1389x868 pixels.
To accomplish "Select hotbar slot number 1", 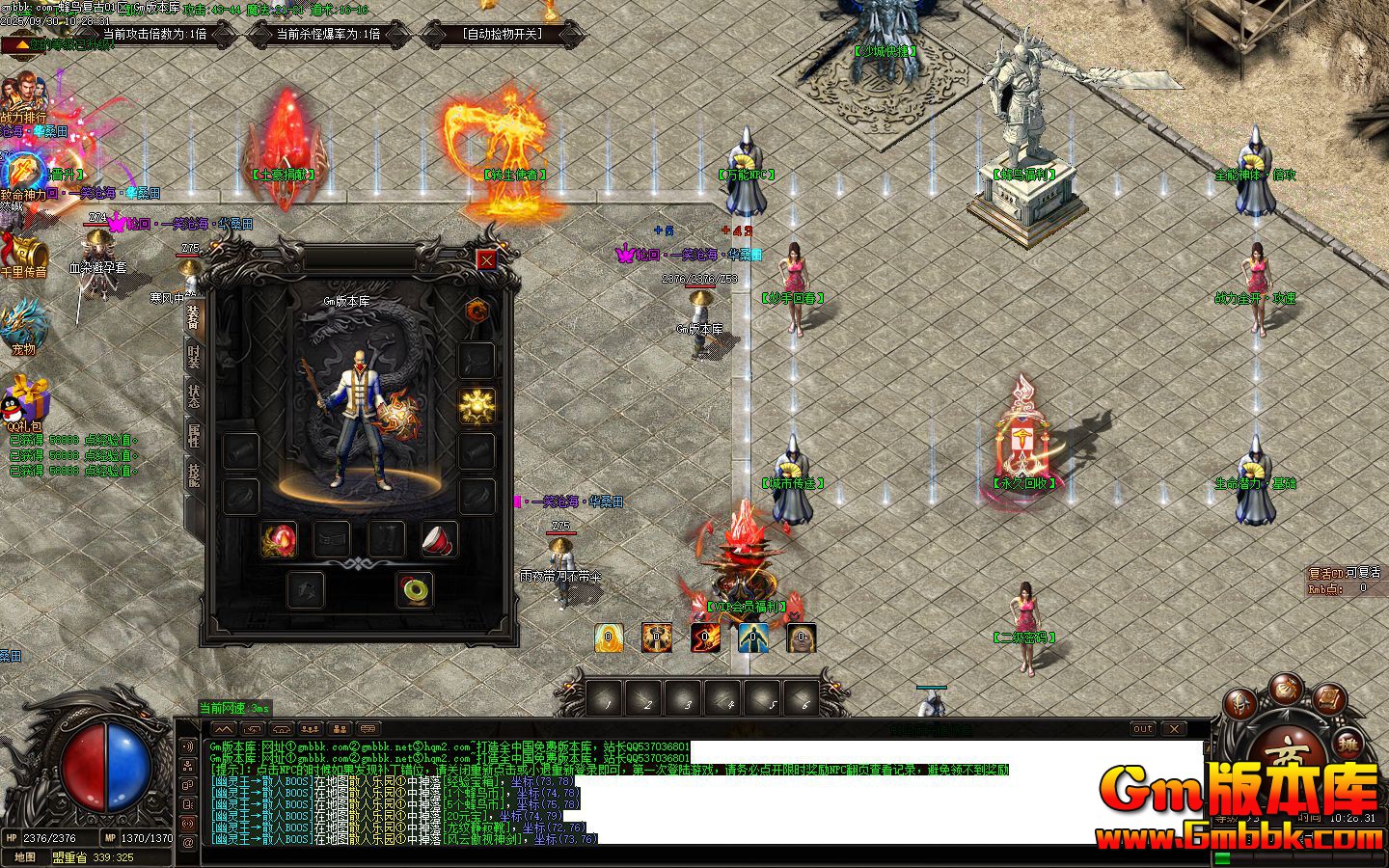I will click(607, 698).
